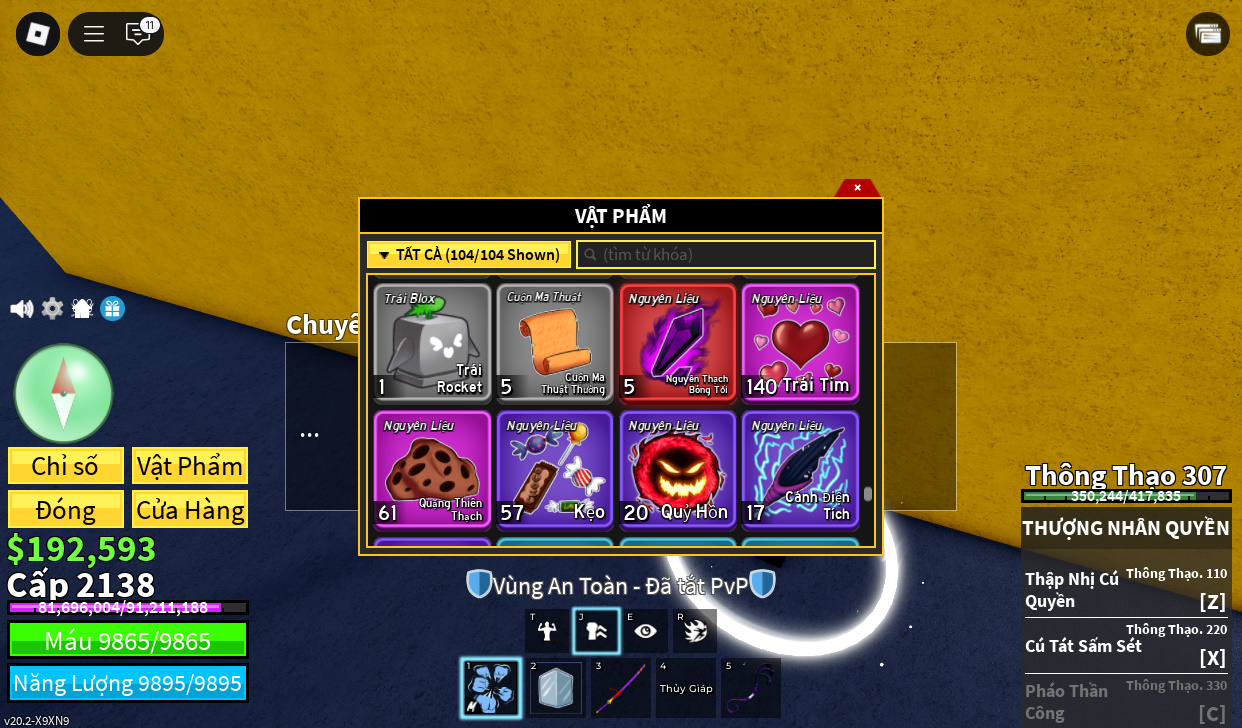Choose the Quỷ Hồn material slot
This screenshot has height=728, width=1242.
[678, 469]
